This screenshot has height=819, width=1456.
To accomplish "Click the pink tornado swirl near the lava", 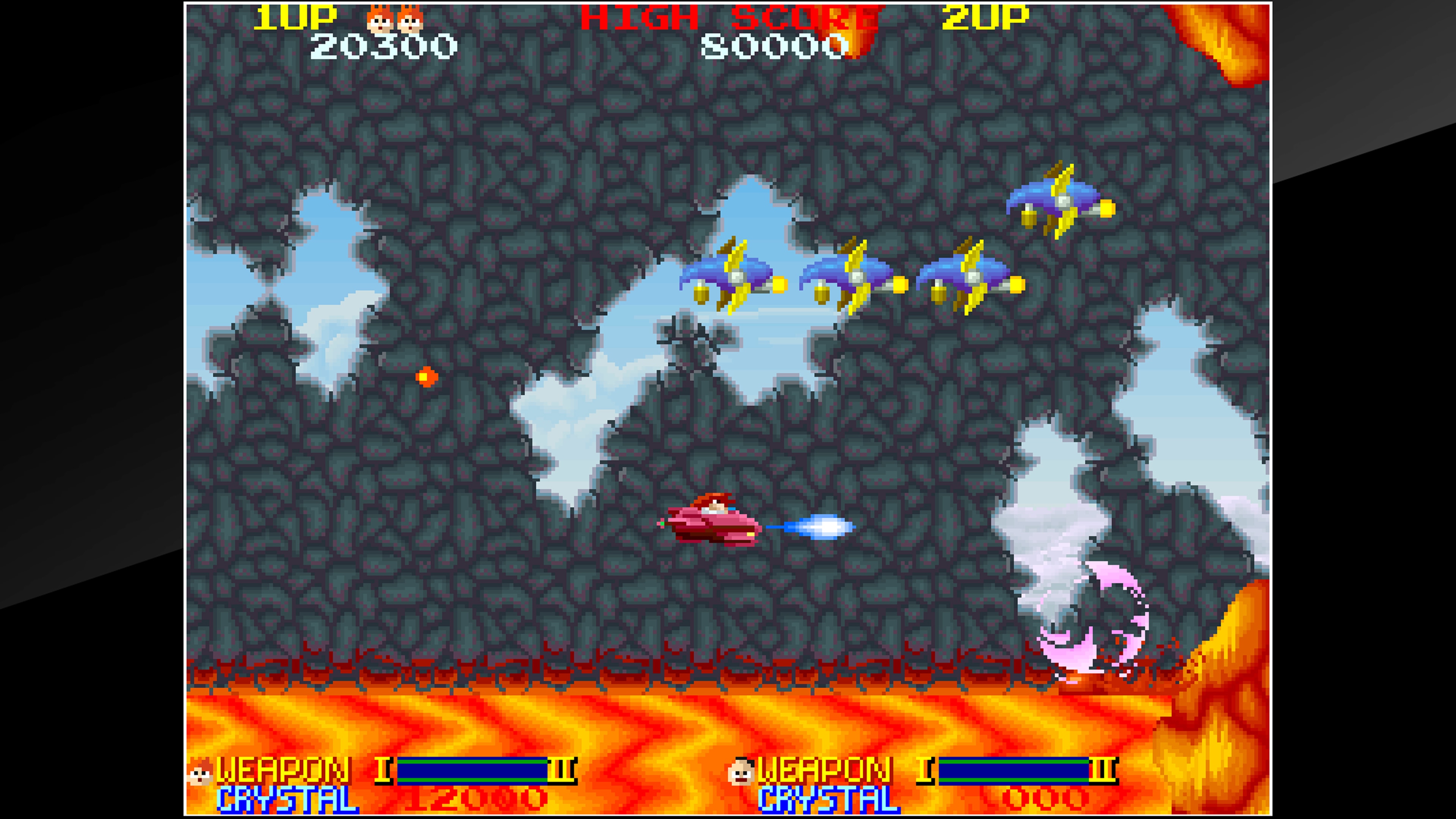I will coord(1091,639).
